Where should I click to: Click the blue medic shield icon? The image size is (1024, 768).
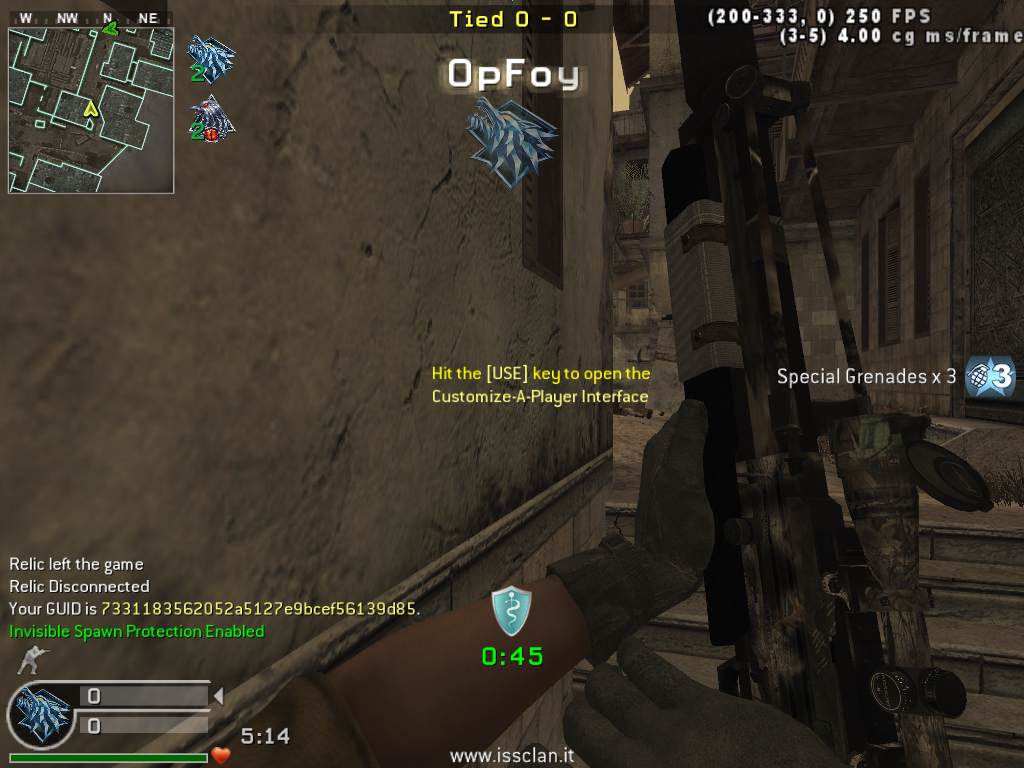click(511, 610)
